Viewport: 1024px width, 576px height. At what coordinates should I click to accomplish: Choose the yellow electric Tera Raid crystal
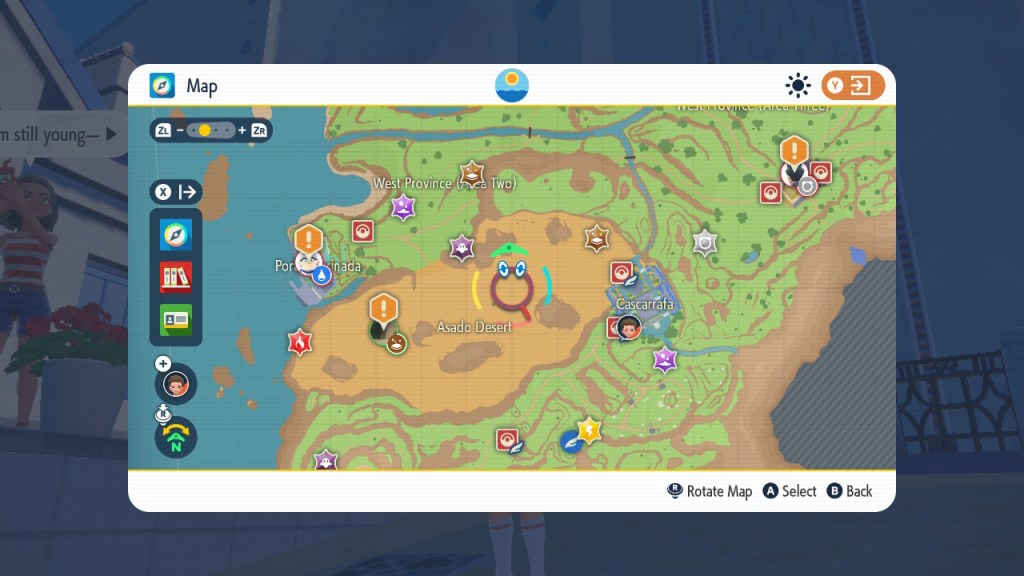click(x=590, y=430)
